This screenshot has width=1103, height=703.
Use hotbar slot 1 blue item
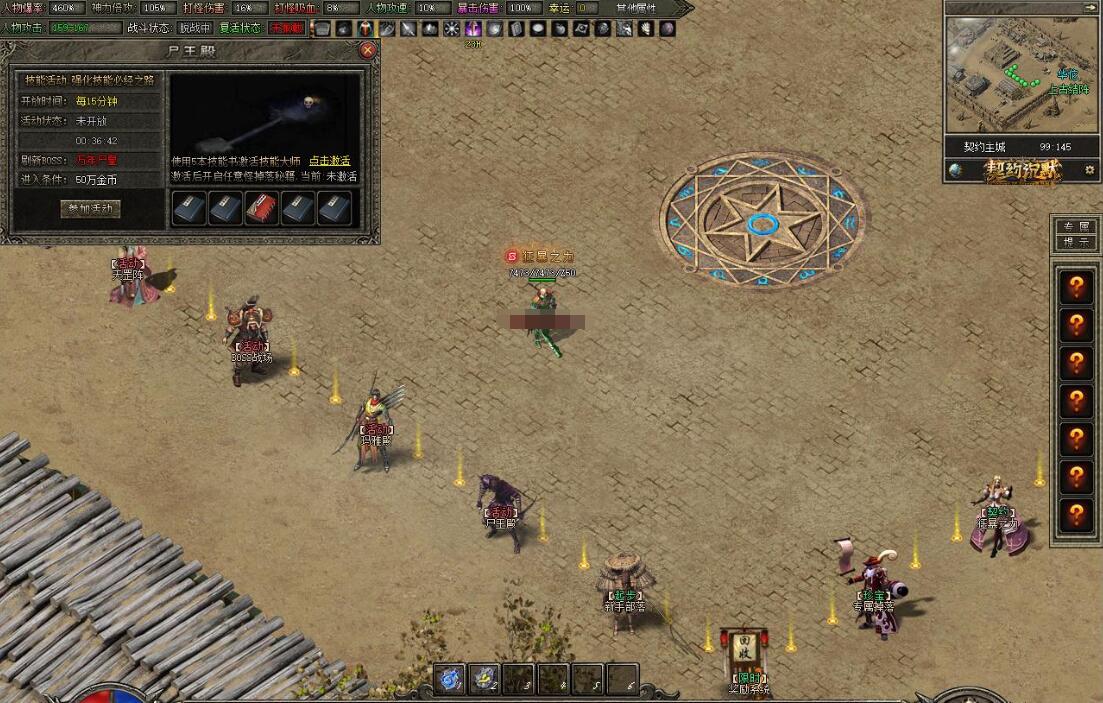[450, 679]
